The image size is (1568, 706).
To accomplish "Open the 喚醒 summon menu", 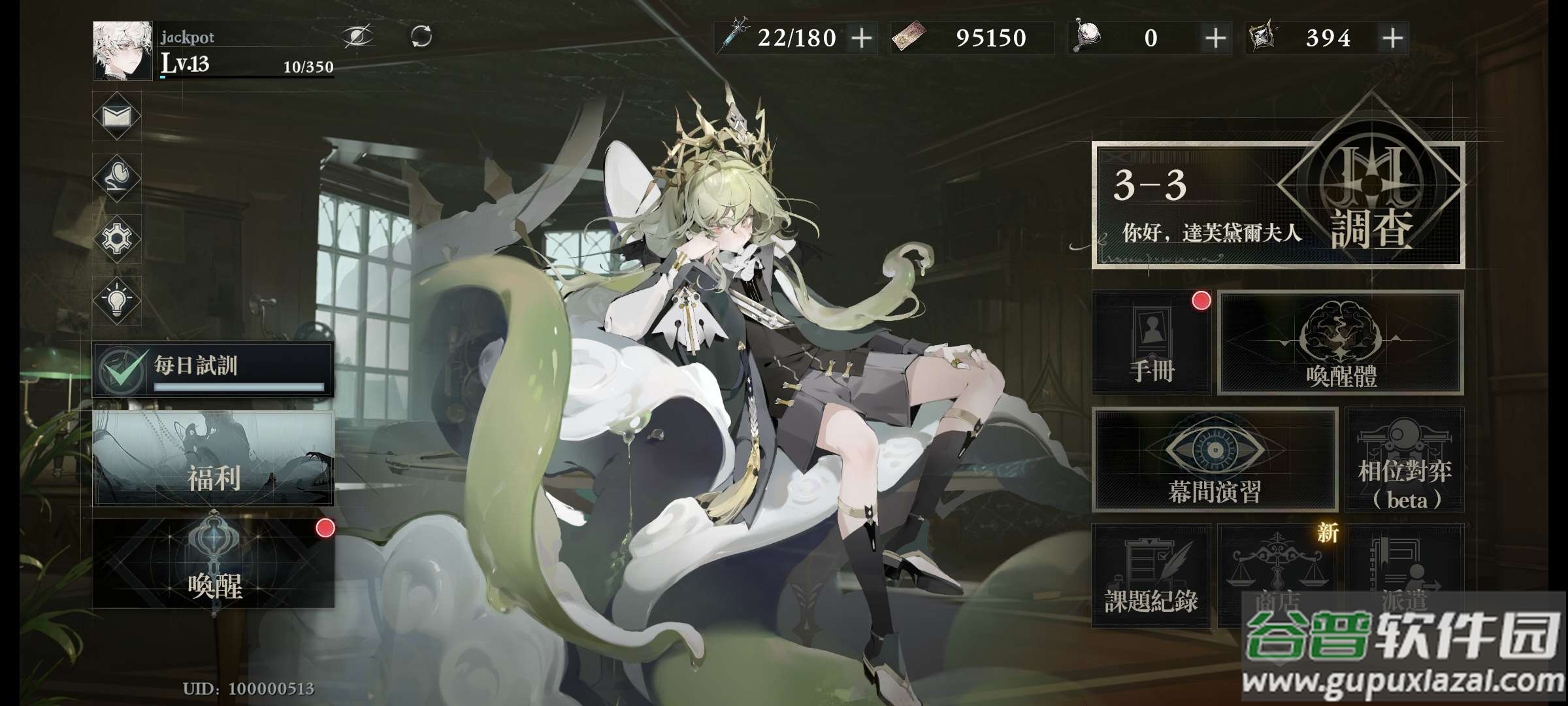I will [213, 563].
